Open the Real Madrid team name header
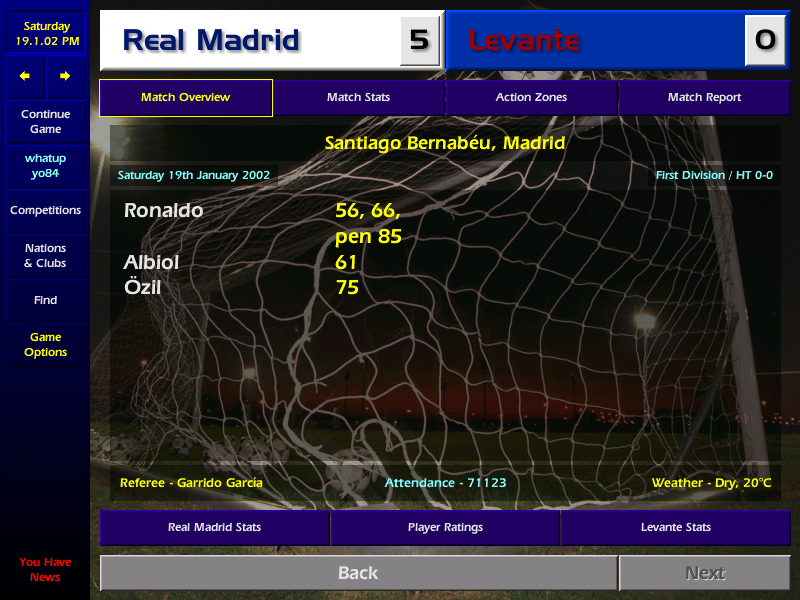This screenshot has height=600, width=800. [x=211, y=40]
